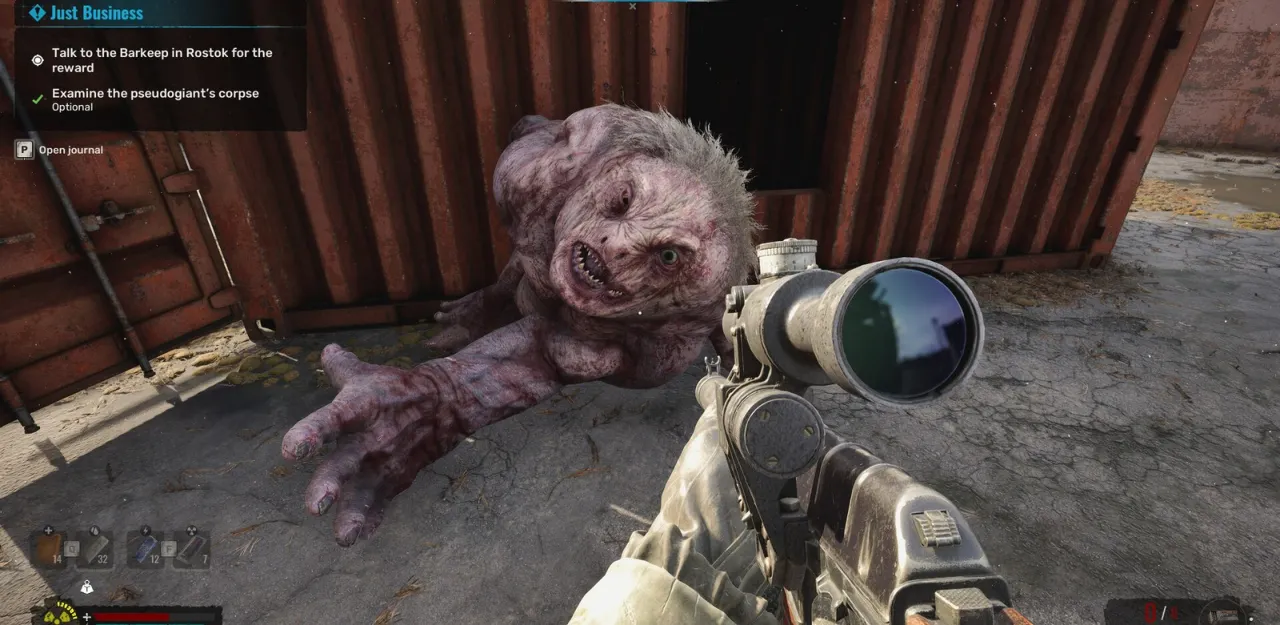Select the anti-radiation quick slot with 7
Screen dimensions: 1280x625
tap(191, 550)
